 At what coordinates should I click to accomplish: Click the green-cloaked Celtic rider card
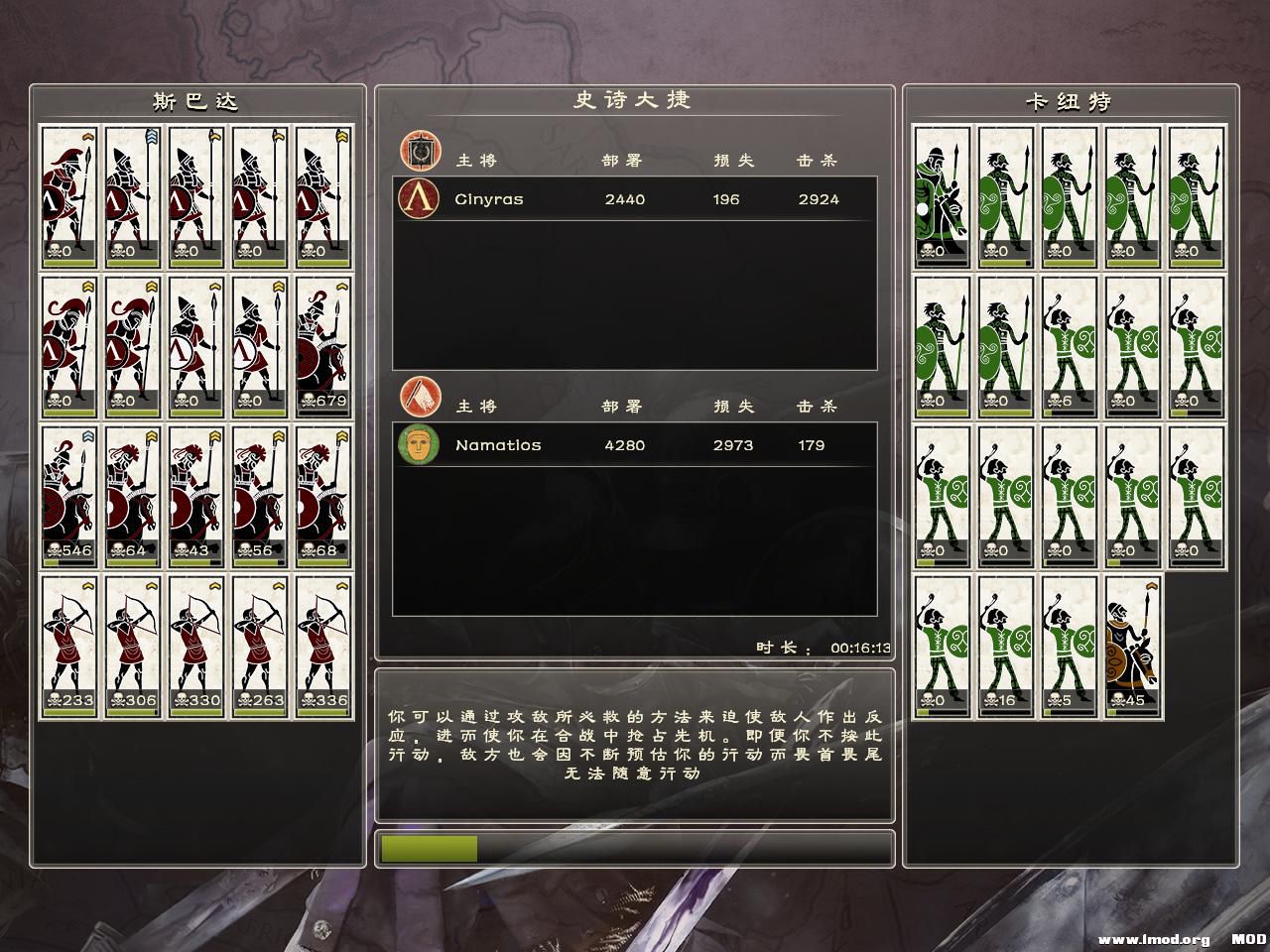point(943,196)
